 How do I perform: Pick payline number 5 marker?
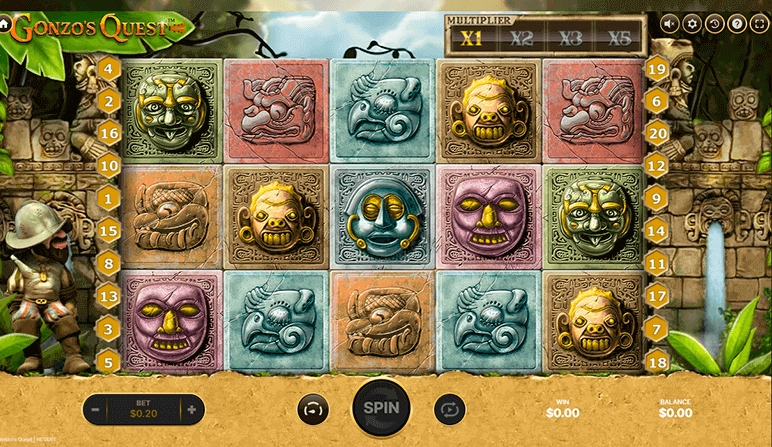coord(109,361)
